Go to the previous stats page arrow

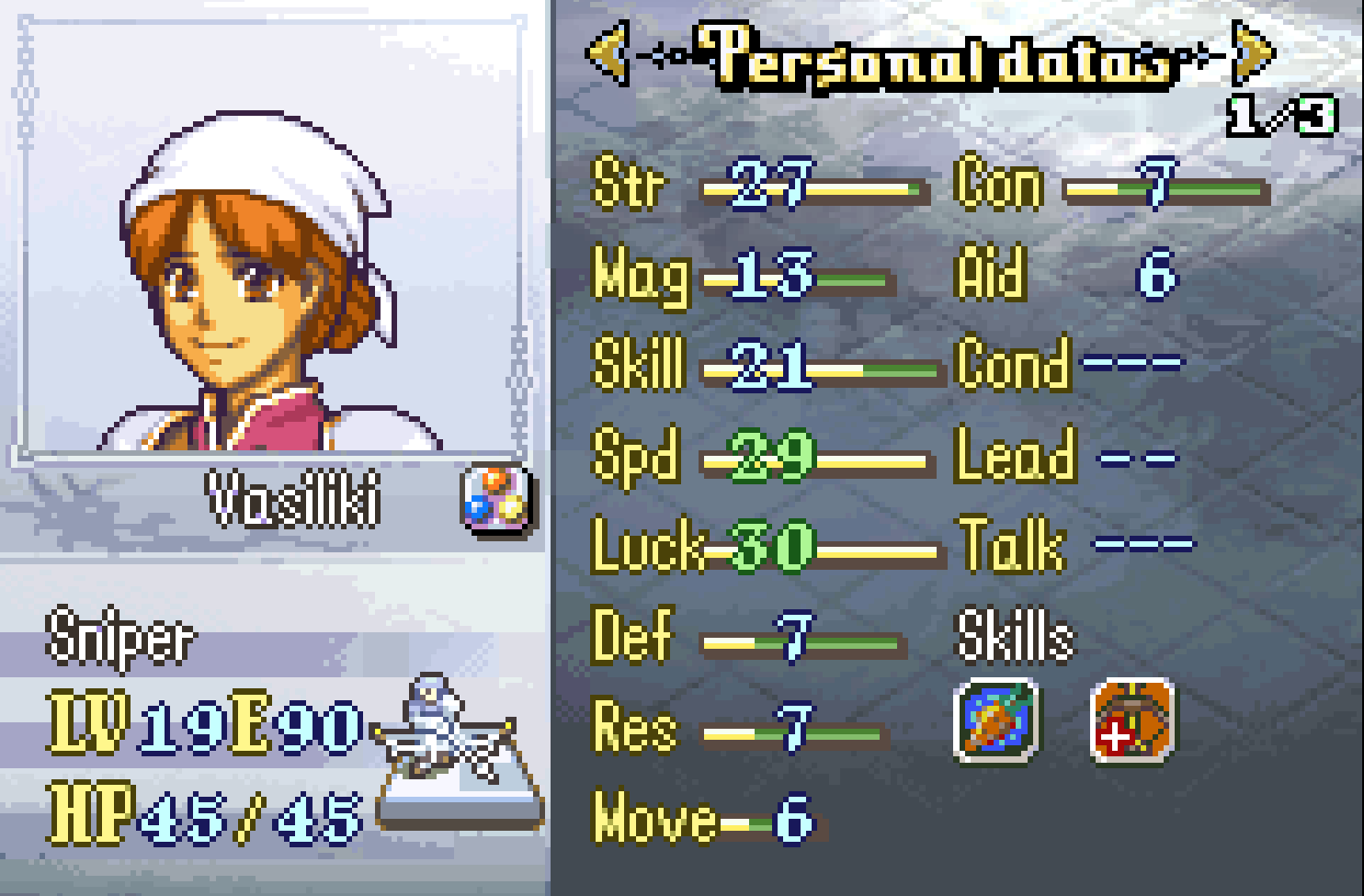coord(608,53)
